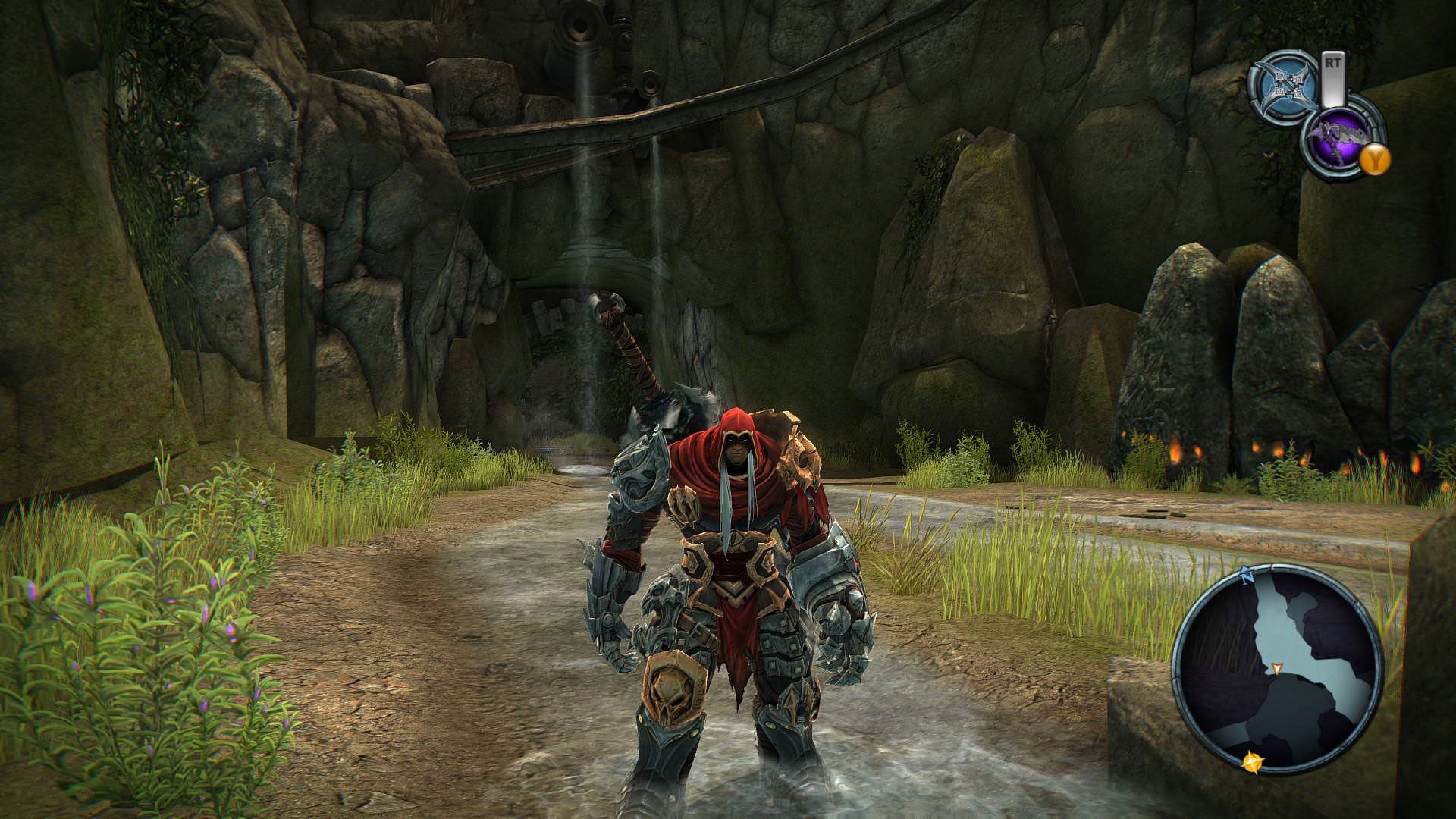Click the player arrow on the minimap
The image size is (1456, 819).
1277,668
